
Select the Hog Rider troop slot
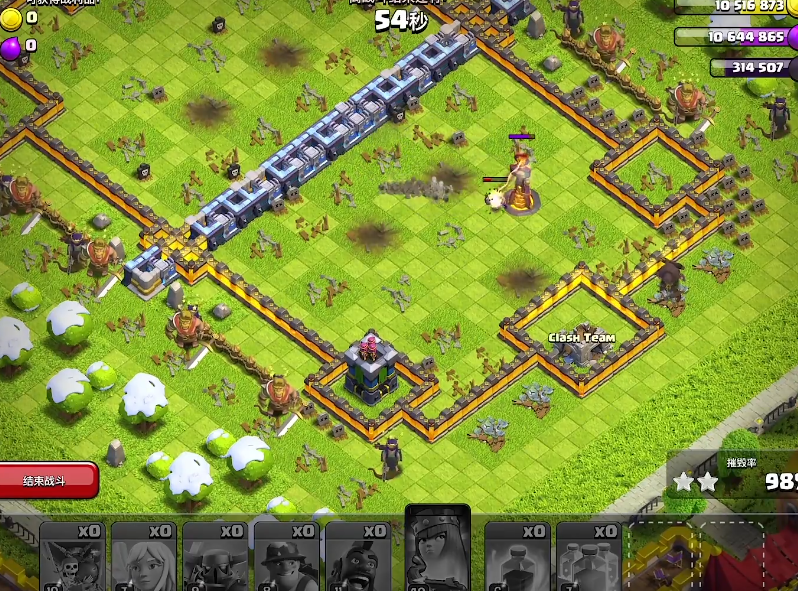click(x=358, y=556)
